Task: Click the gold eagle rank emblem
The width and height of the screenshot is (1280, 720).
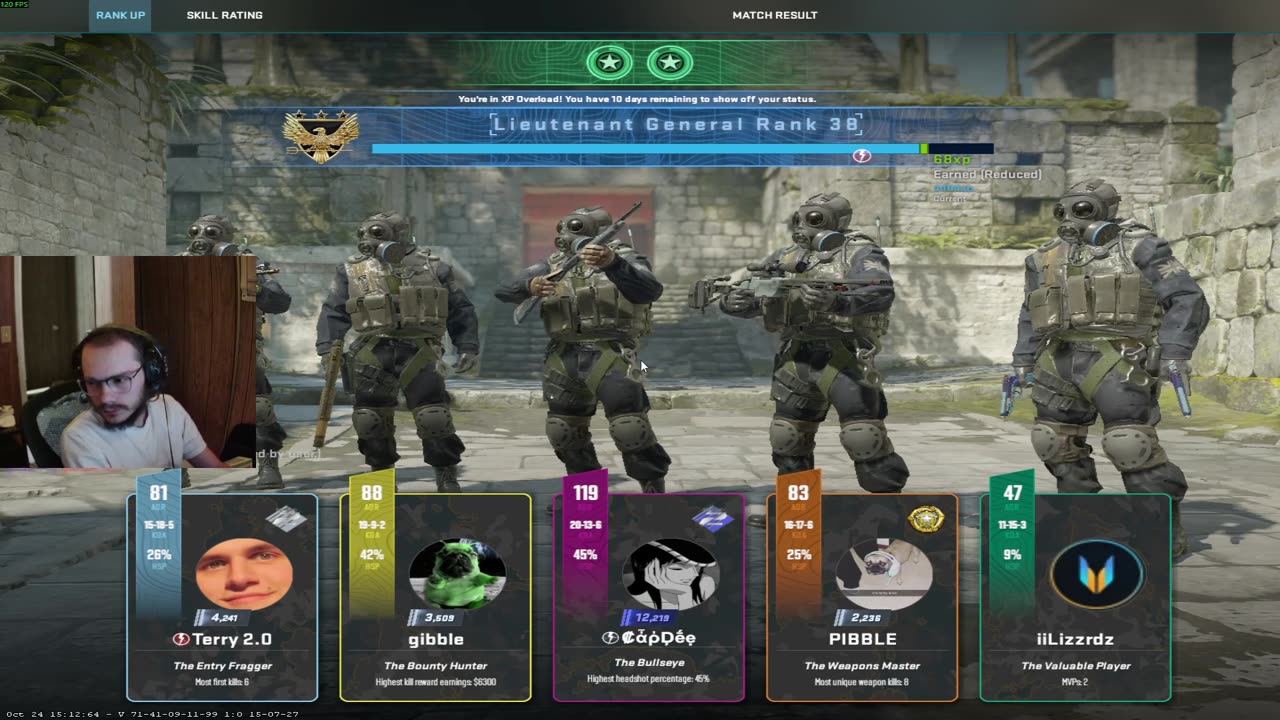Action: 320,137
